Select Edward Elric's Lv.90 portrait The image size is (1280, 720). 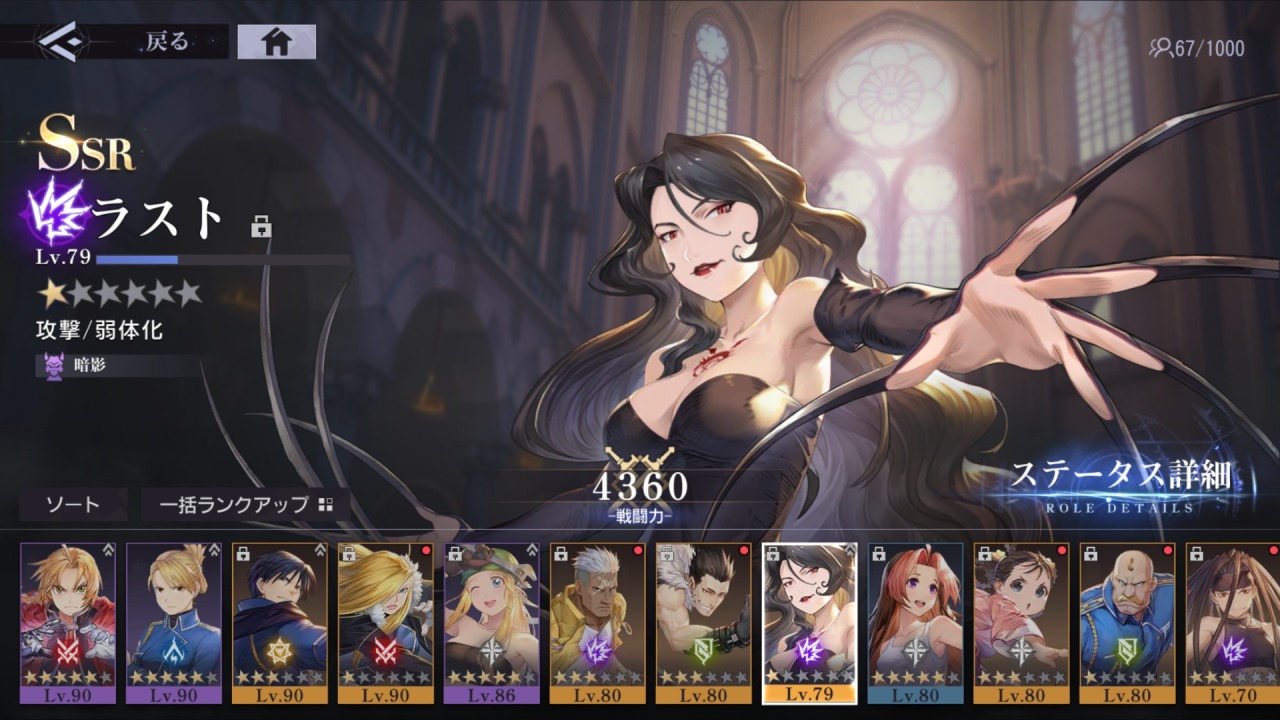click(x=68, y=623)
